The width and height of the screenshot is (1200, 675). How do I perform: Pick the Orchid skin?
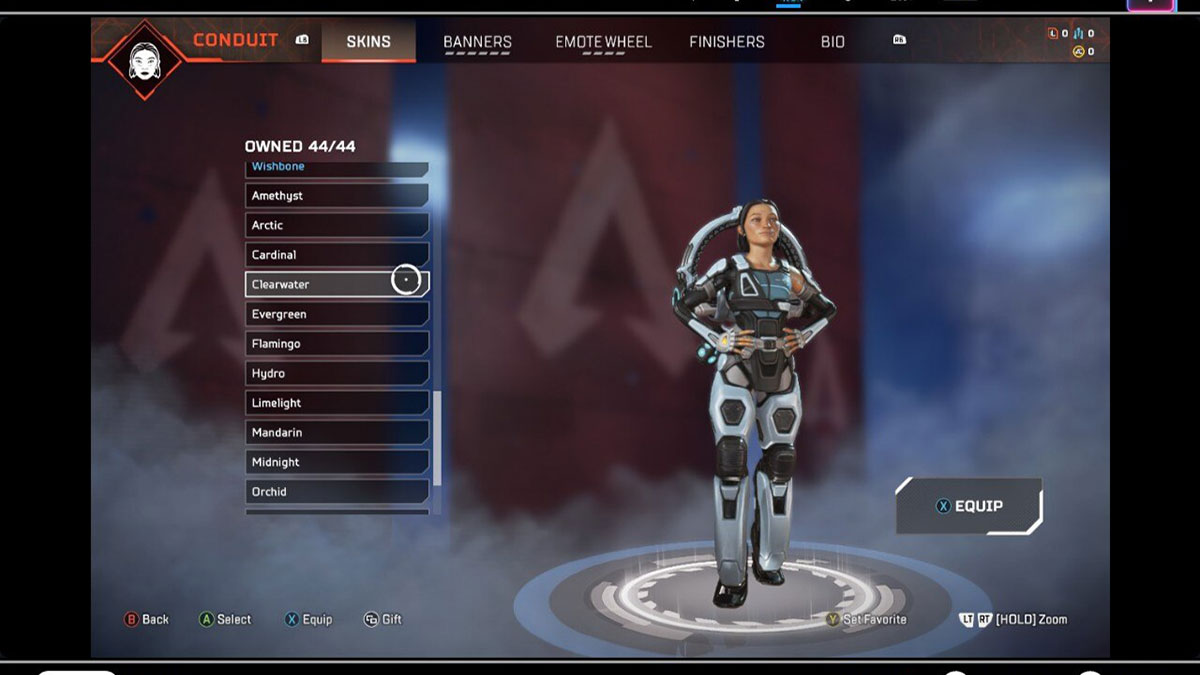coord(336,492)
